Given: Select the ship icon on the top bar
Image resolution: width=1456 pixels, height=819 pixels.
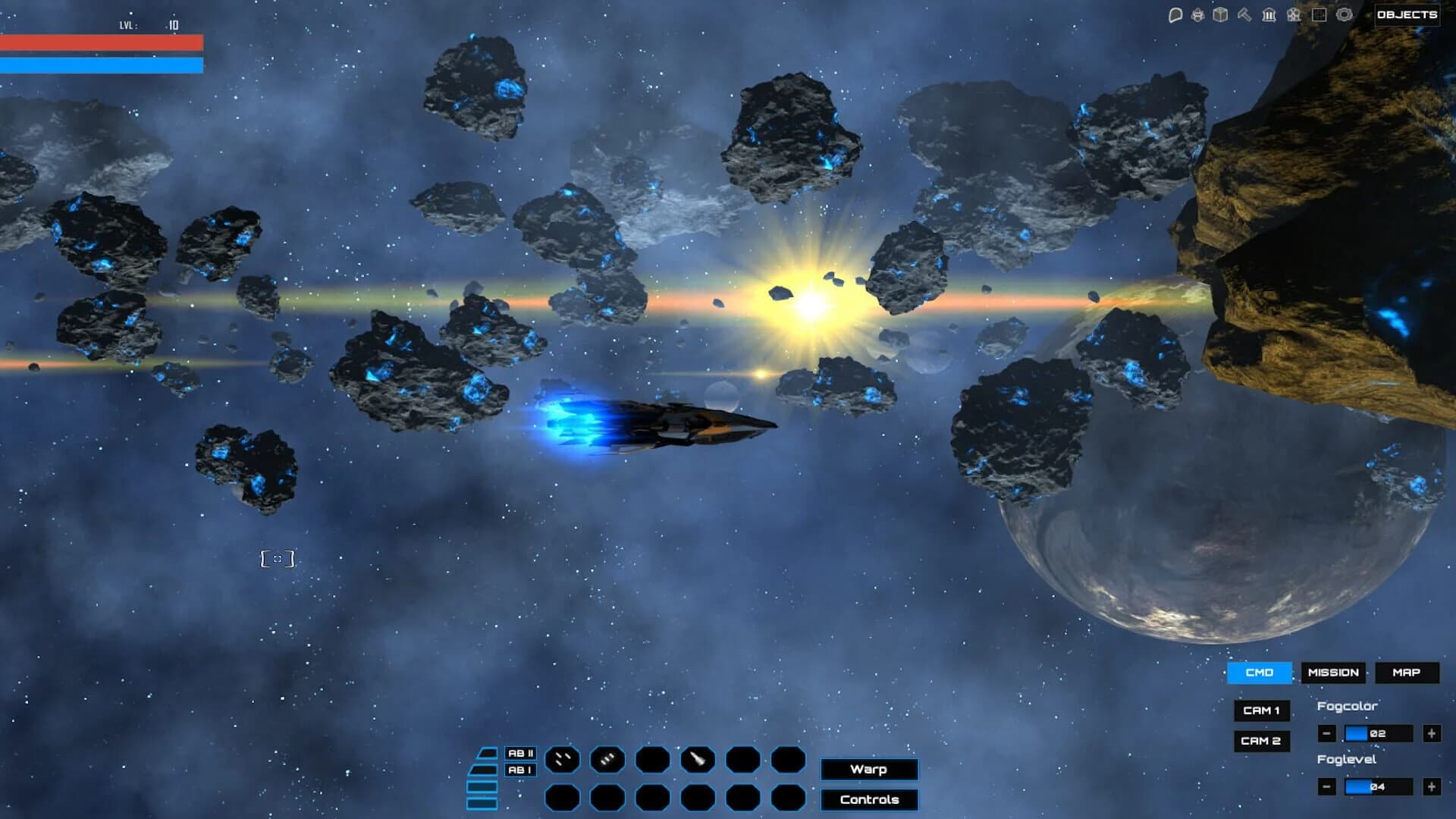Looking at the screenshot, I should (1197, 14).
